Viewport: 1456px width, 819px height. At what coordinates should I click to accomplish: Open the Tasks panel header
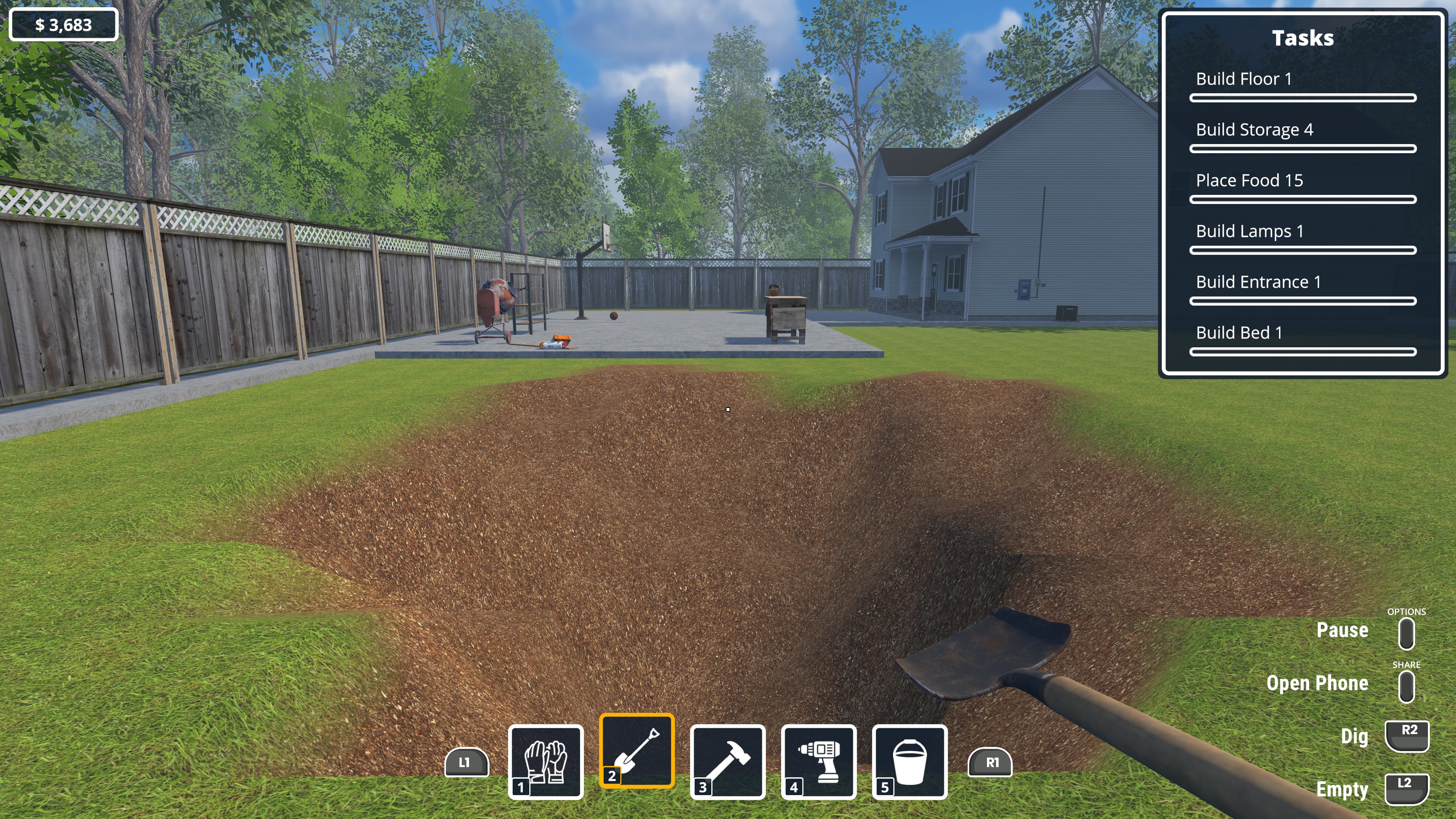(1303, 38)
